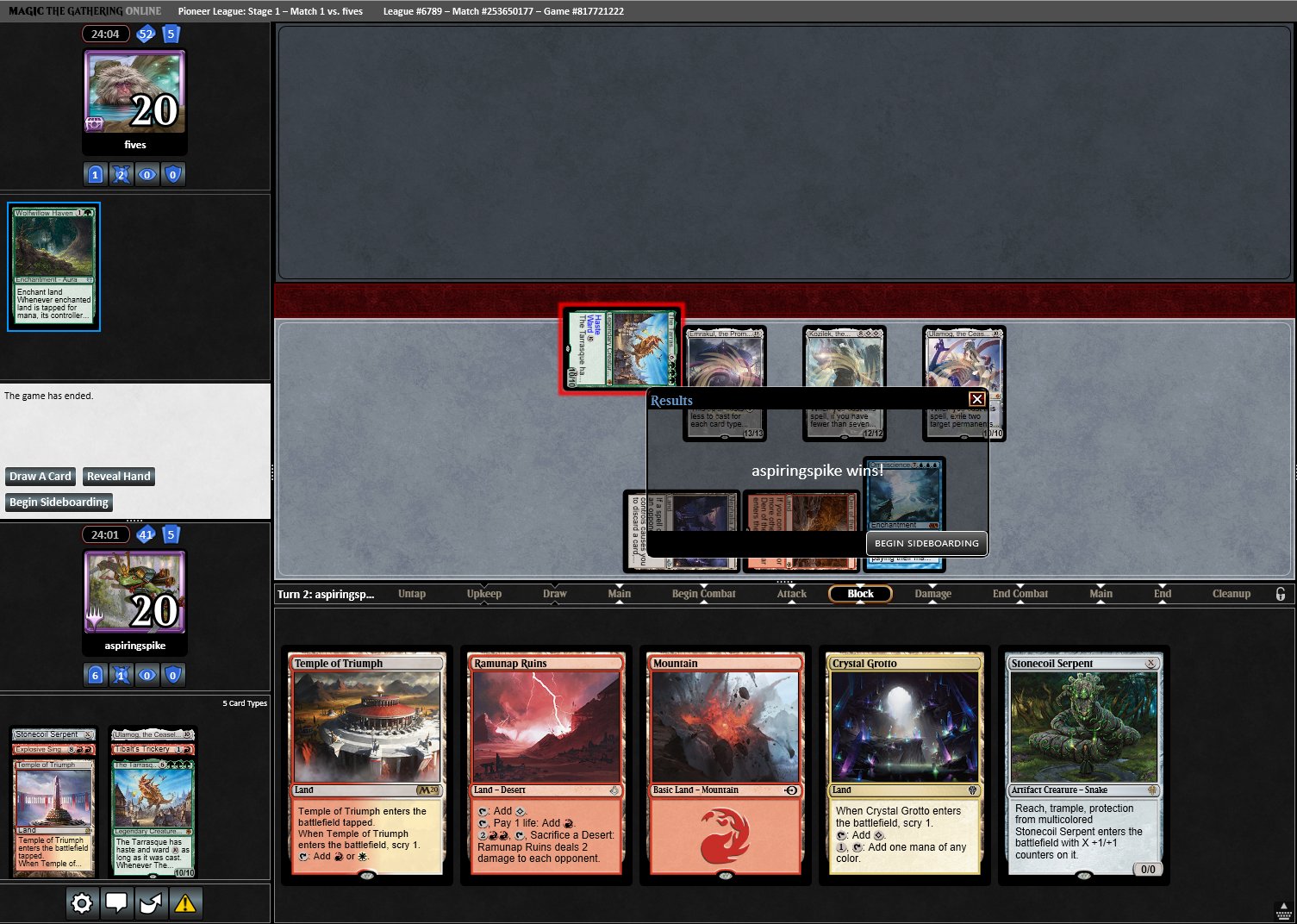Click the yellow warning triangle icon
The height and width of the screenshot is (924, 1297).
click(186, 902)
